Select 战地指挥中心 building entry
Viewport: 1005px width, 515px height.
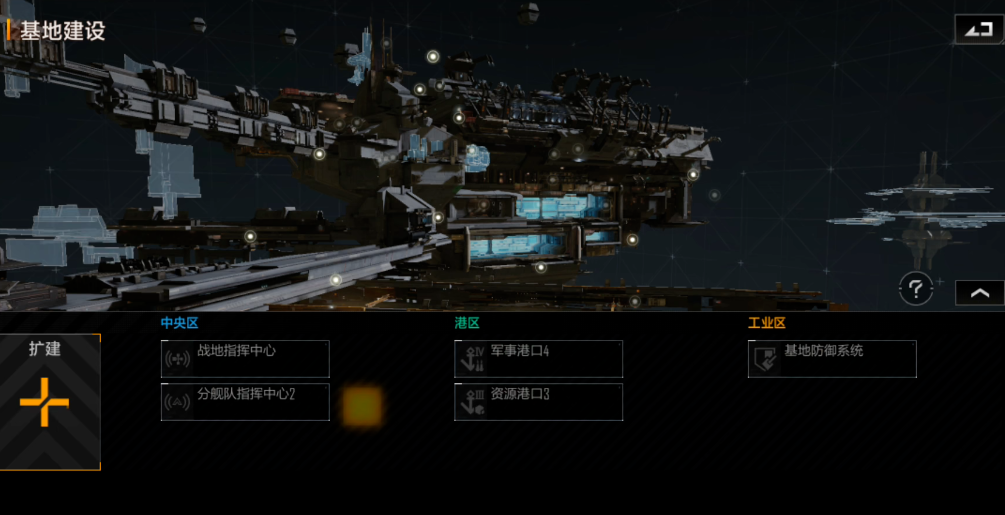(245, 359)
